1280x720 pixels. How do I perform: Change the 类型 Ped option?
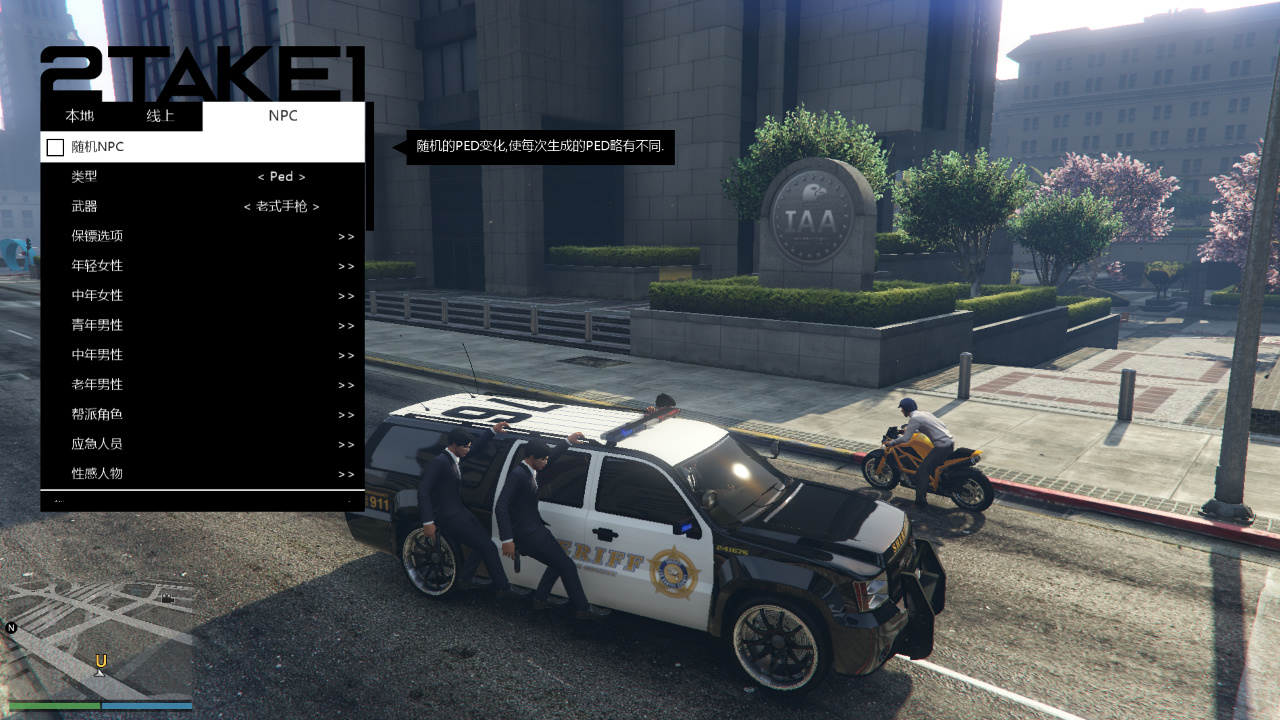[x=281, y=177]
